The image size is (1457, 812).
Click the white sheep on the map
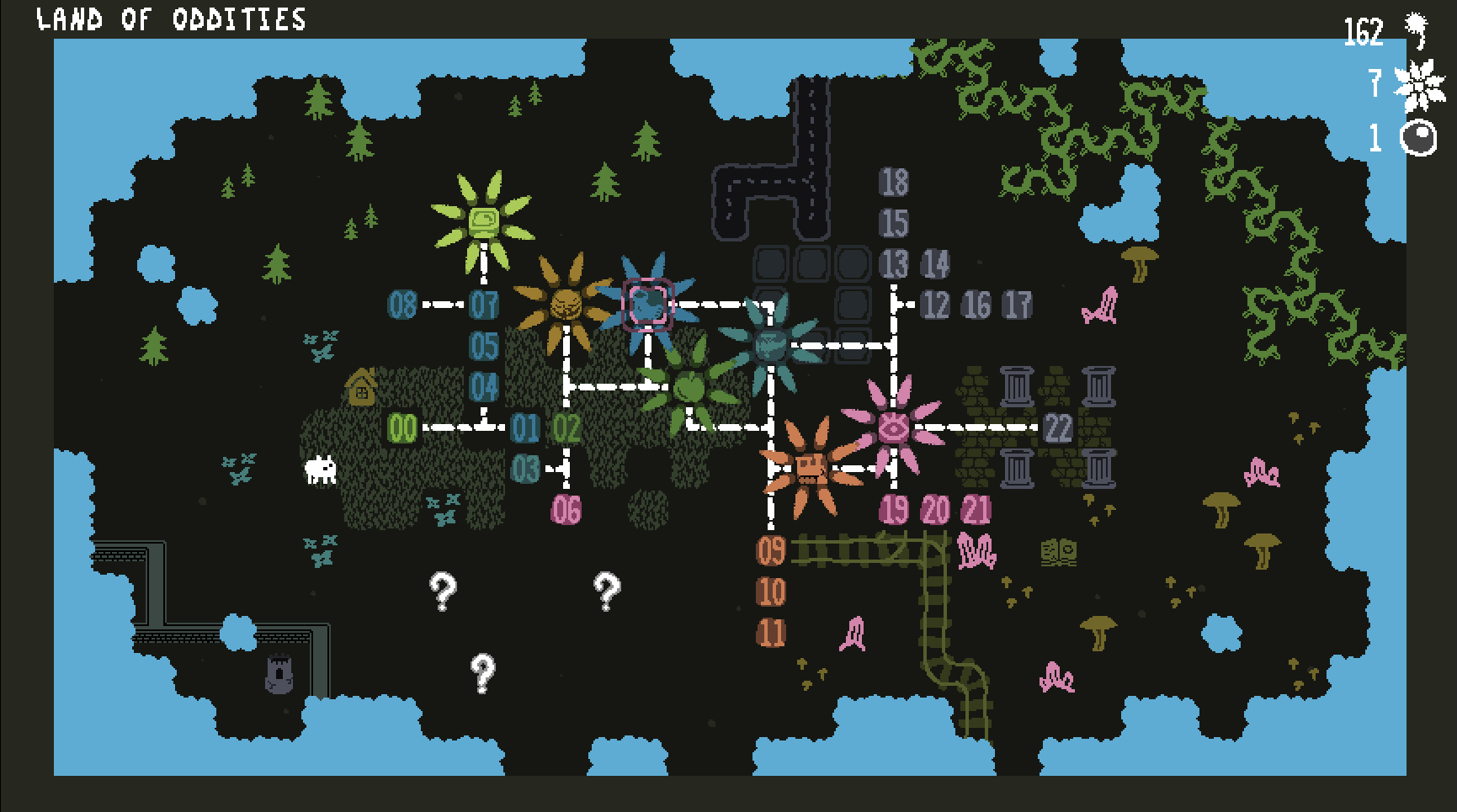[x=320, y=471]
